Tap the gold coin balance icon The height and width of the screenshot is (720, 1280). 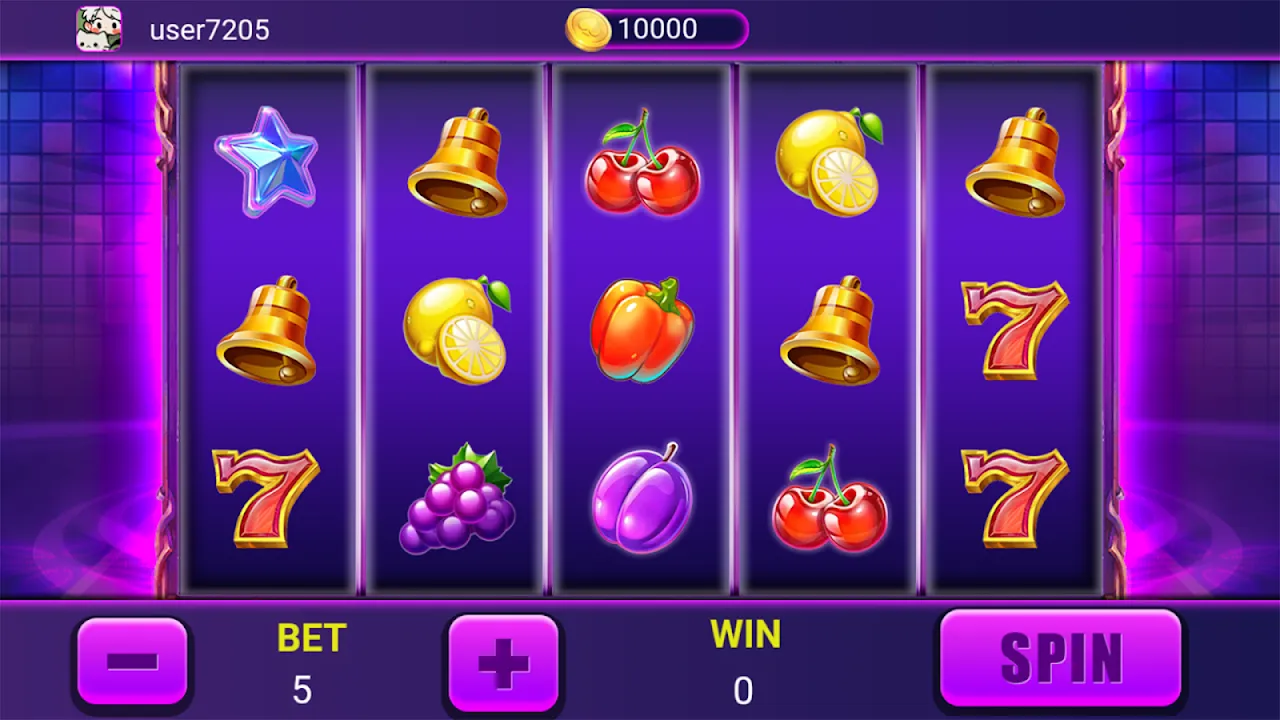point(588,29)
